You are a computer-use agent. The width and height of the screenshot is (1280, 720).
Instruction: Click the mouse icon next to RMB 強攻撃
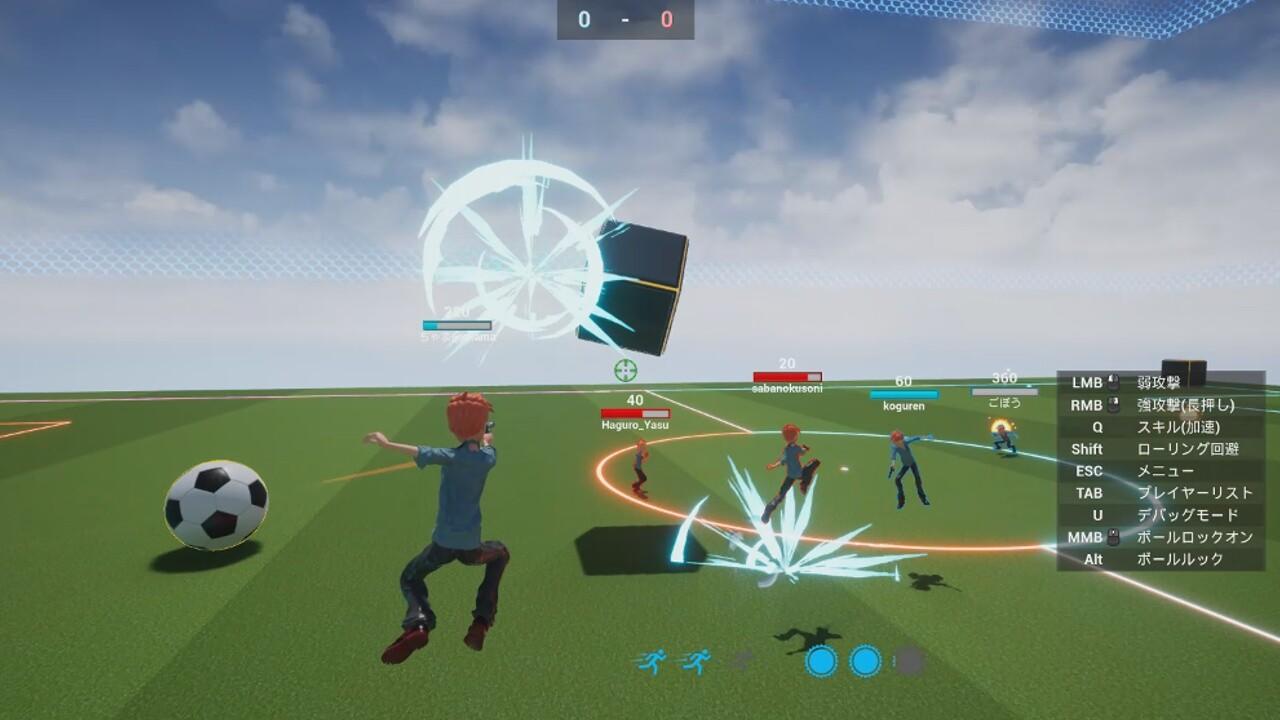[1113, 404]
